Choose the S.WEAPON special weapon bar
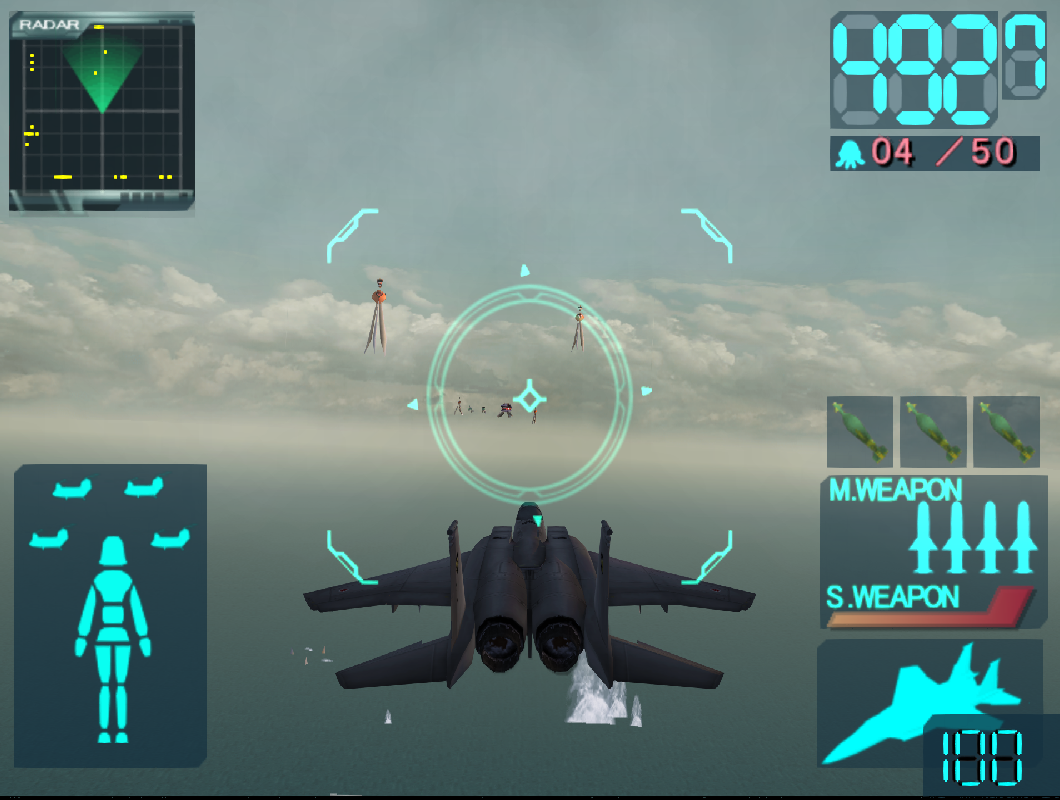Viewport: 1060px width, 800px height. pos(930,607)
